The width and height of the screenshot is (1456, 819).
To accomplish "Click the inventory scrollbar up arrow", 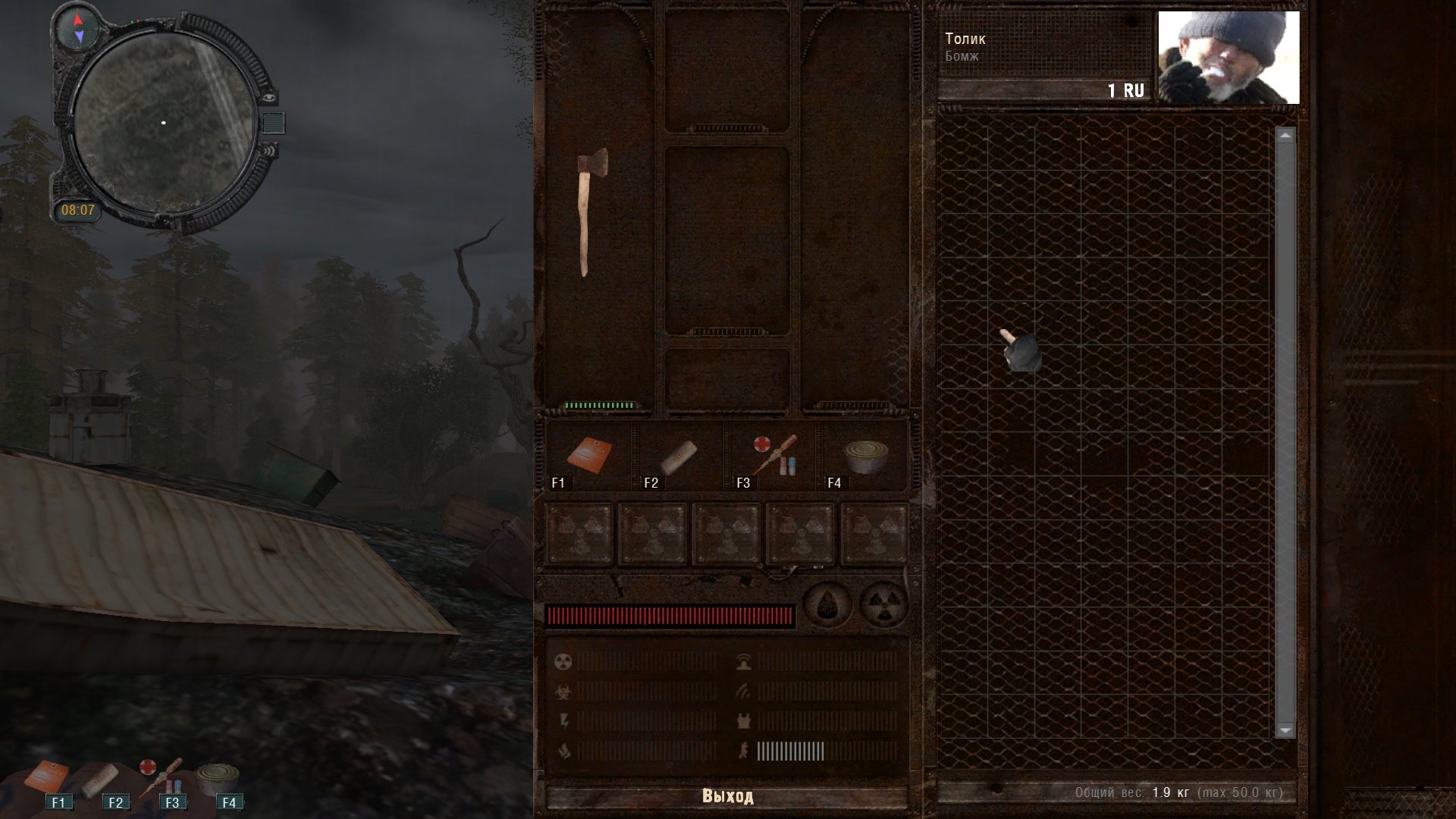I will [1285, 136].
